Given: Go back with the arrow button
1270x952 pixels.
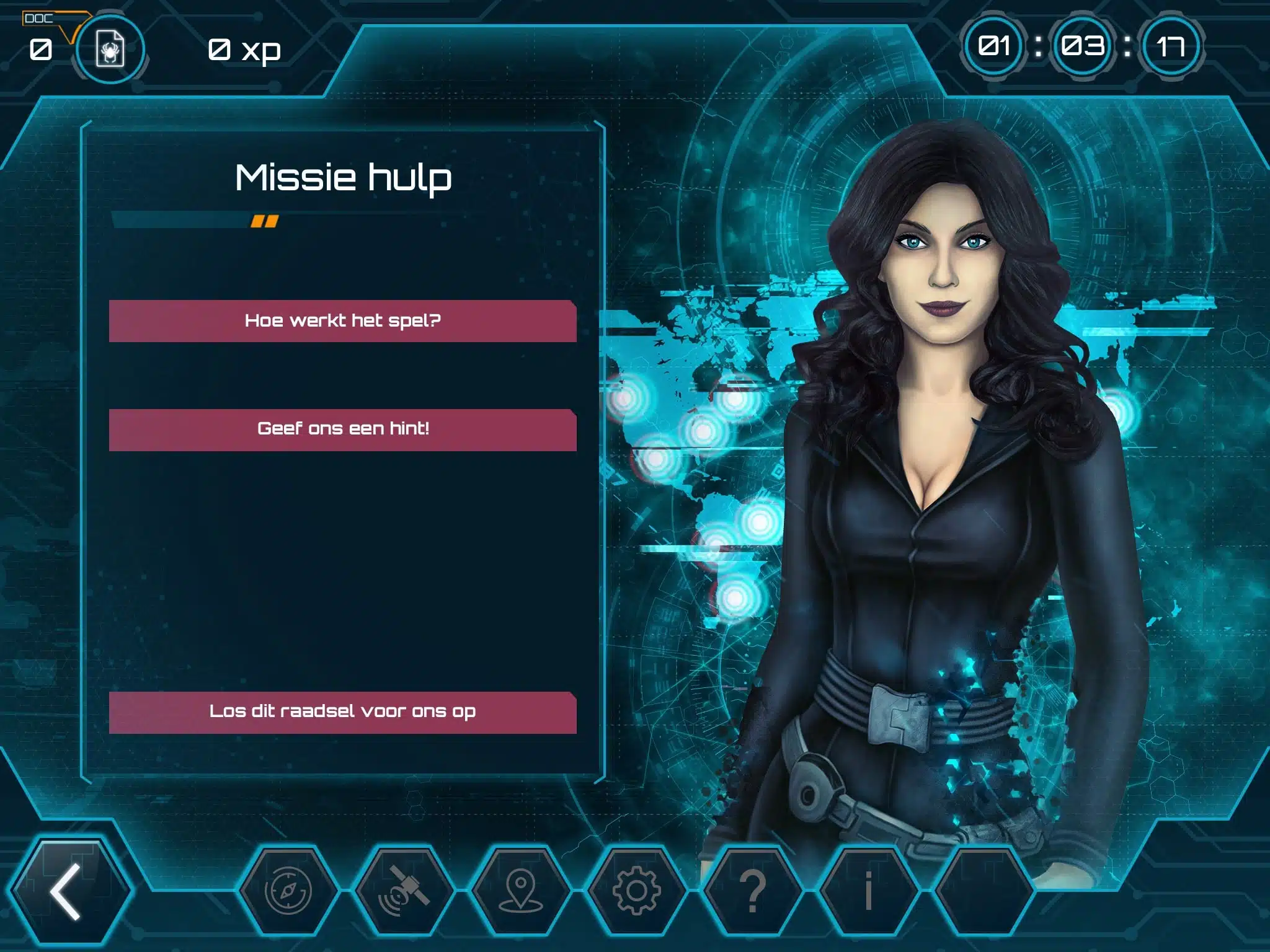Looking at the screenshot, I should pos(68,891).
